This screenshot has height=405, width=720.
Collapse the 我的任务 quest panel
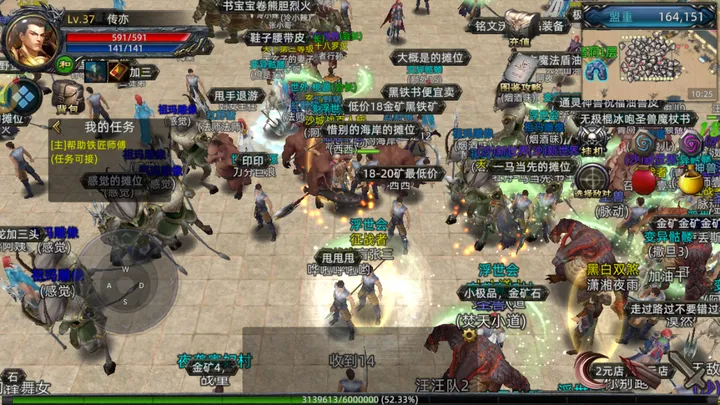click(x=57, y=127)
